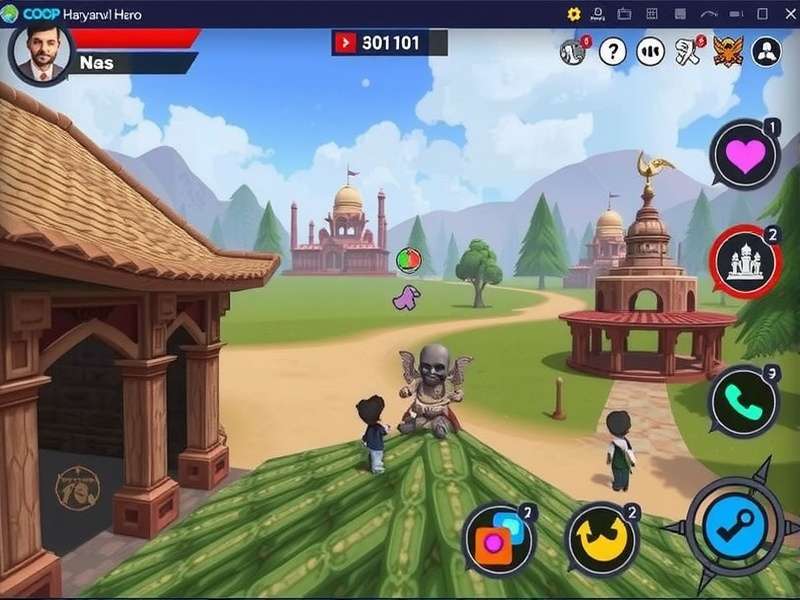Activate the orange and blue squares ability
This screenshot has height=600, width=800.
(499, 538)
